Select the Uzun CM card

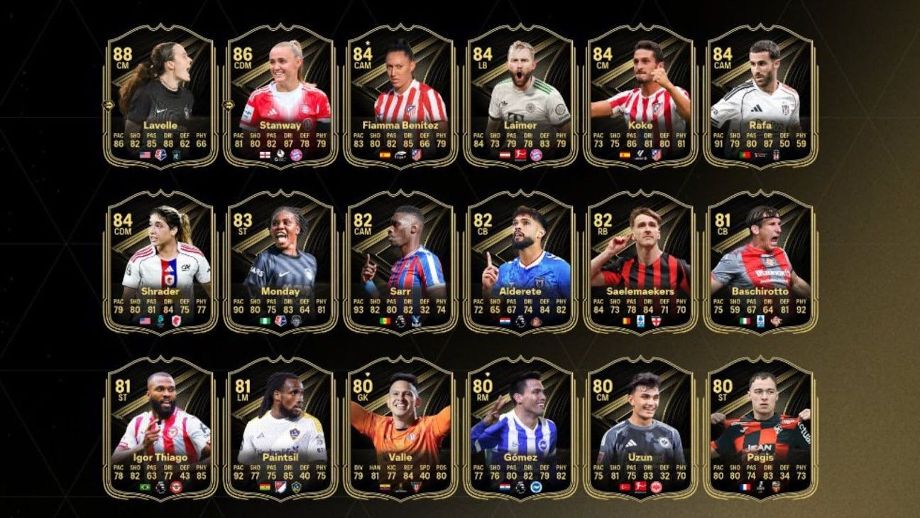point(640,428)
